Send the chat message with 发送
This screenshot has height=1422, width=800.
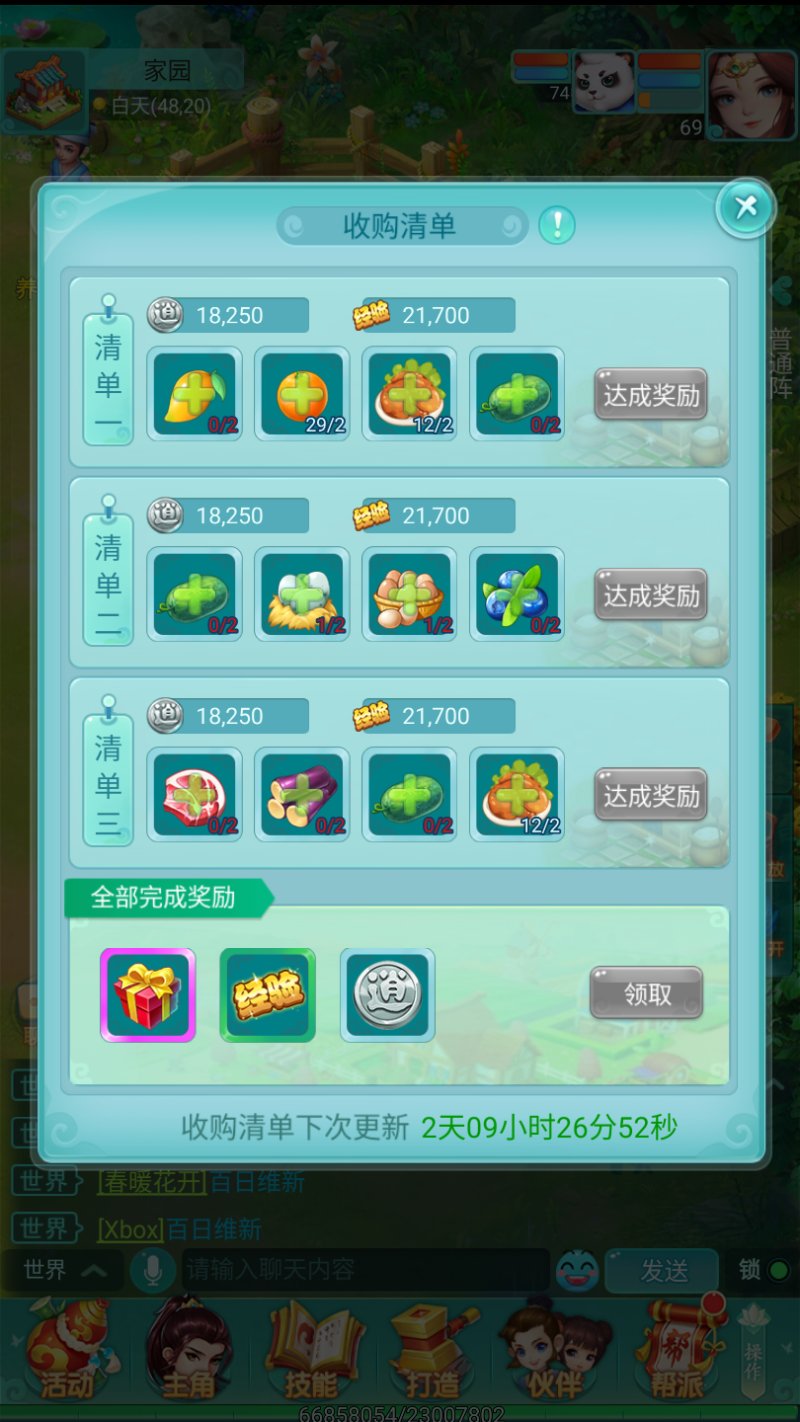pos(664,1270)
